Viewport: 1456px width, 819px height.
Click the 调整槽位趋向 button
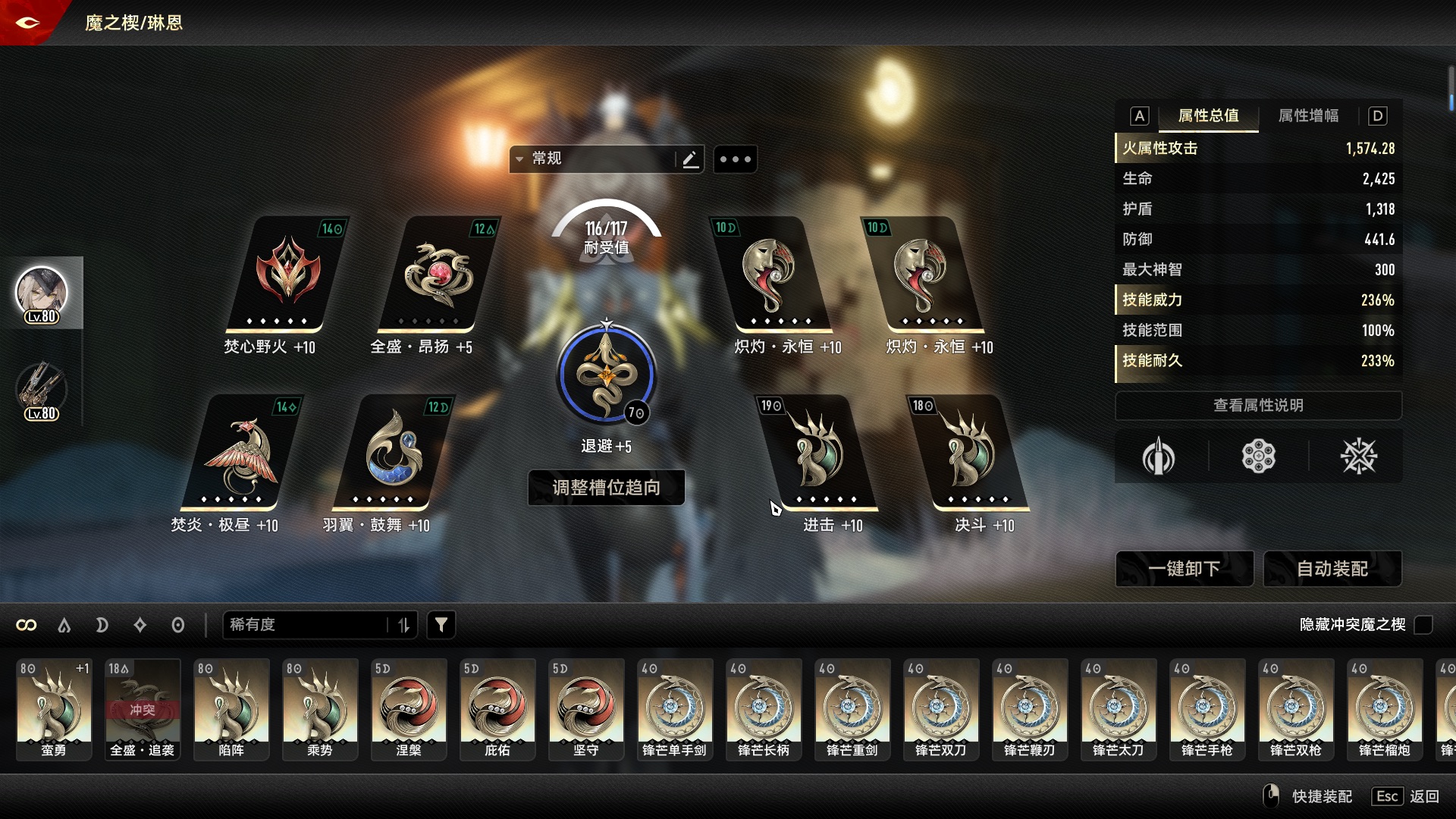[606, 488]
